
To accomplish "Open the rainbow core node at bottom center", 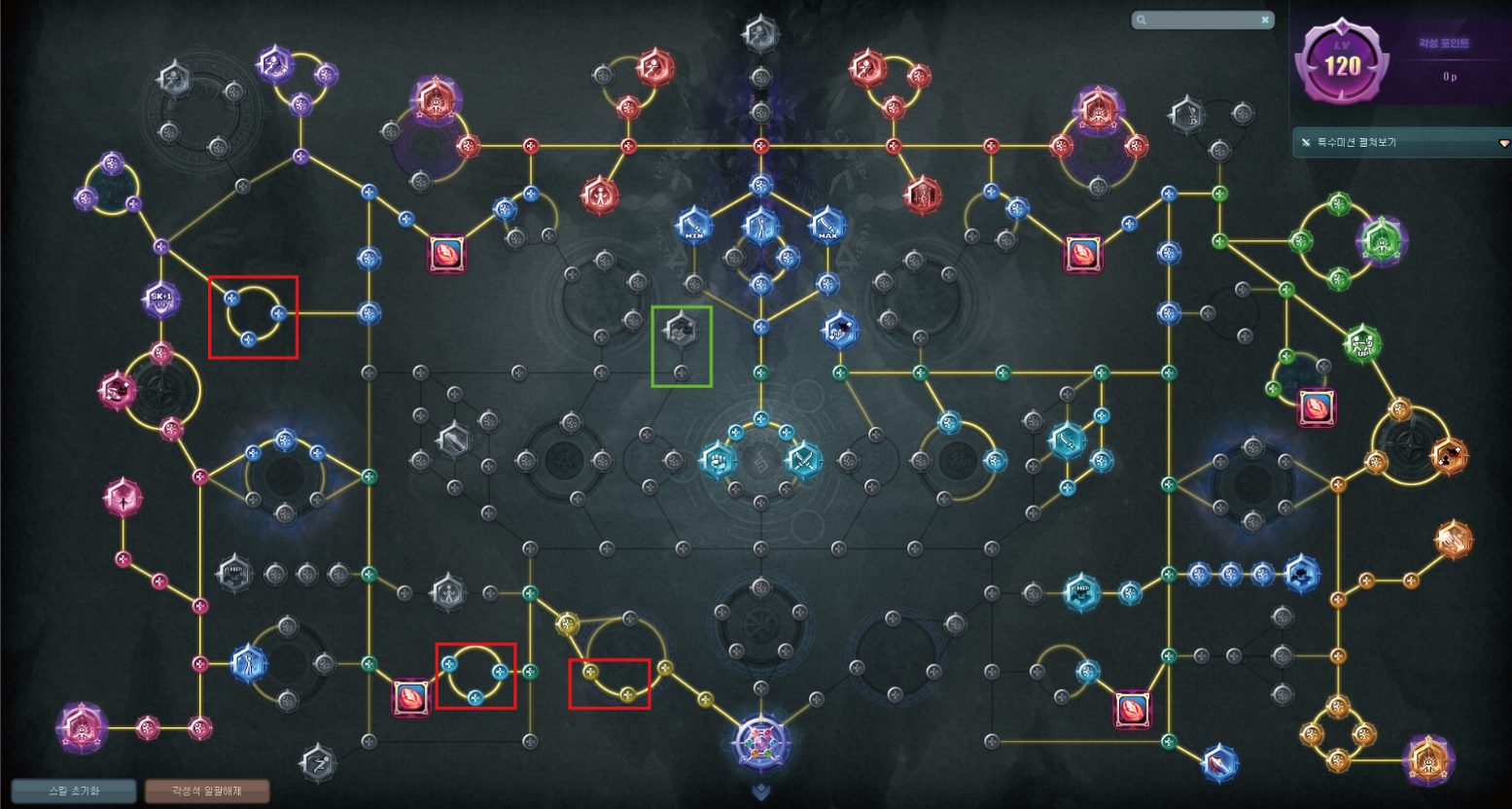I will coord(760,742).
